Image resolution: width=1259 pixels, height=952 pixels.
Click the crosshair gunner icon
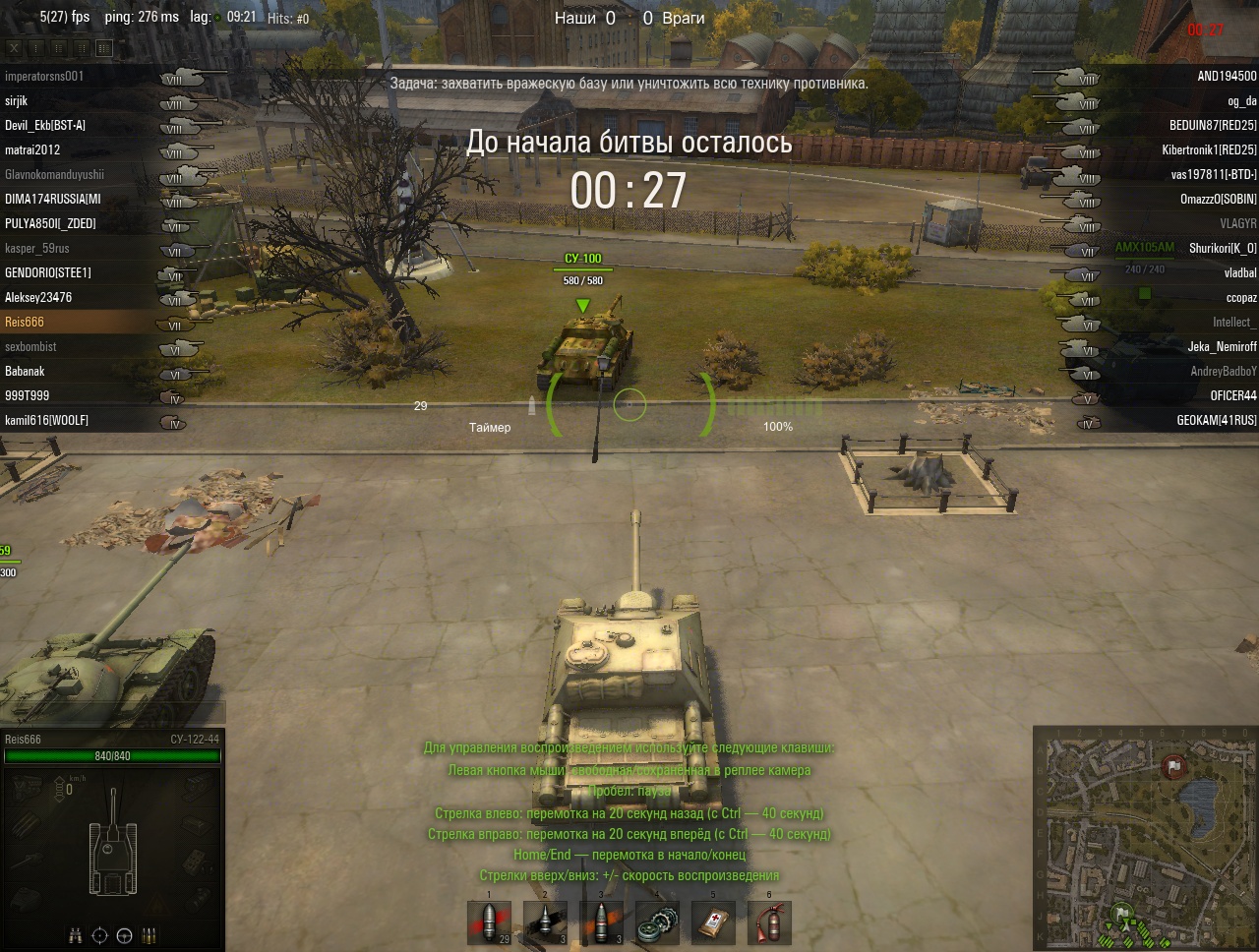(99, 935)
